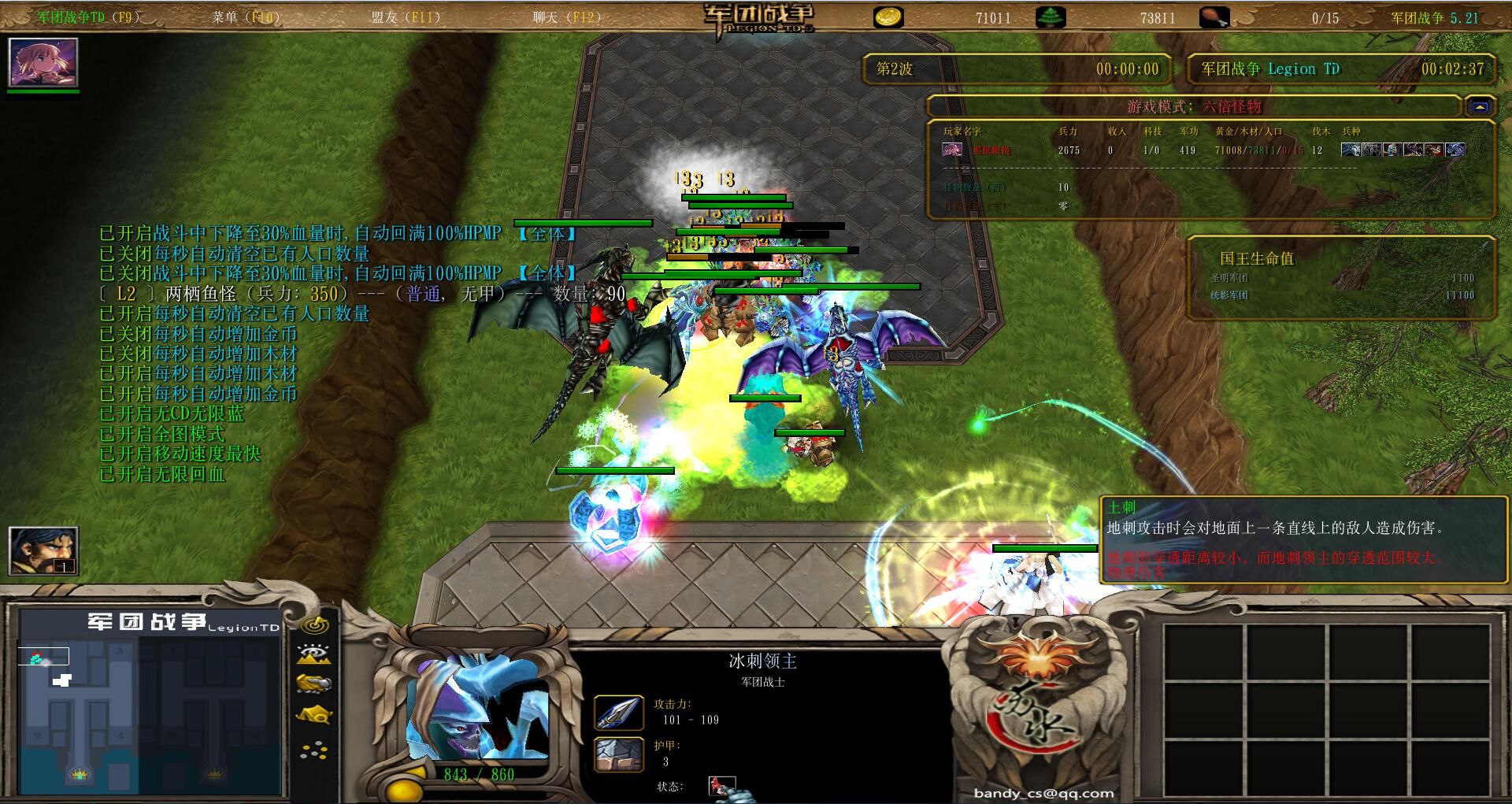Toggle the minimap terrain visibility eye button
The width and height of the screenshot is (1512, 804).
[x=314, y=654]
